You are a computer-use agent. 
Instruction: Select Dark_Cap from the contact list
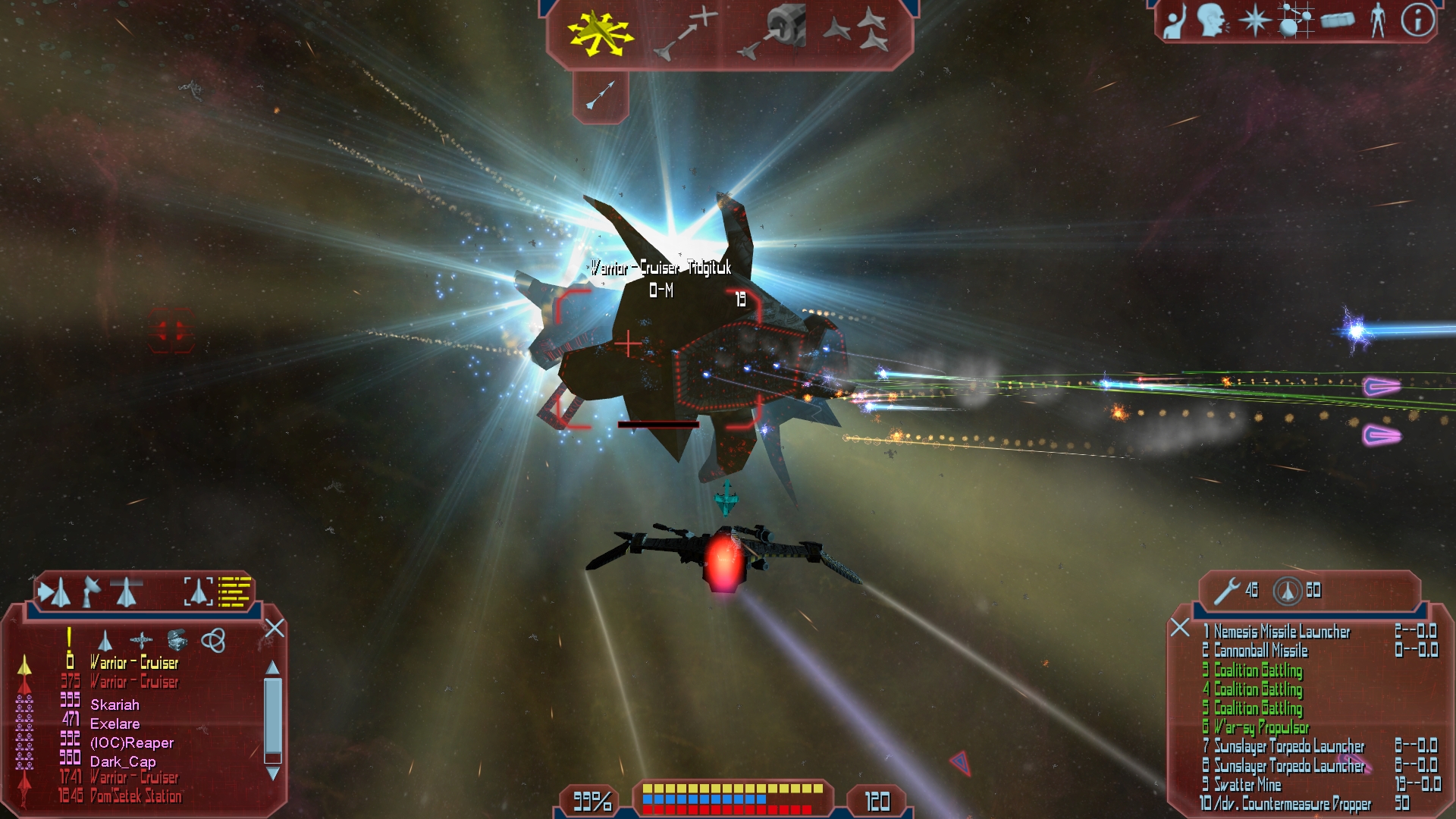[x=123, y=761]
